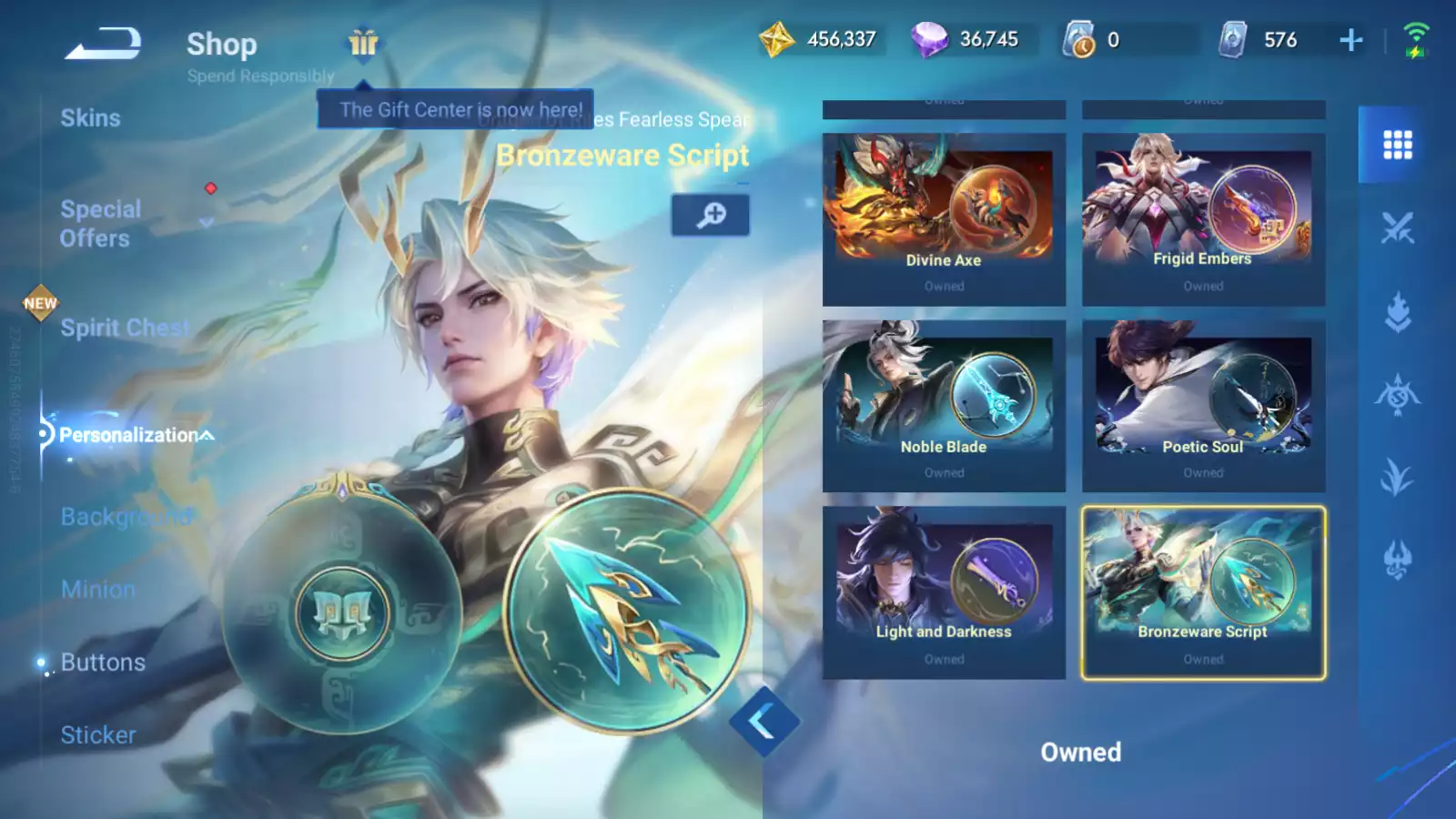Select the Frigid Embers button skin
The height and width of the screenshot is (819, 1456).
[1203, 219]
